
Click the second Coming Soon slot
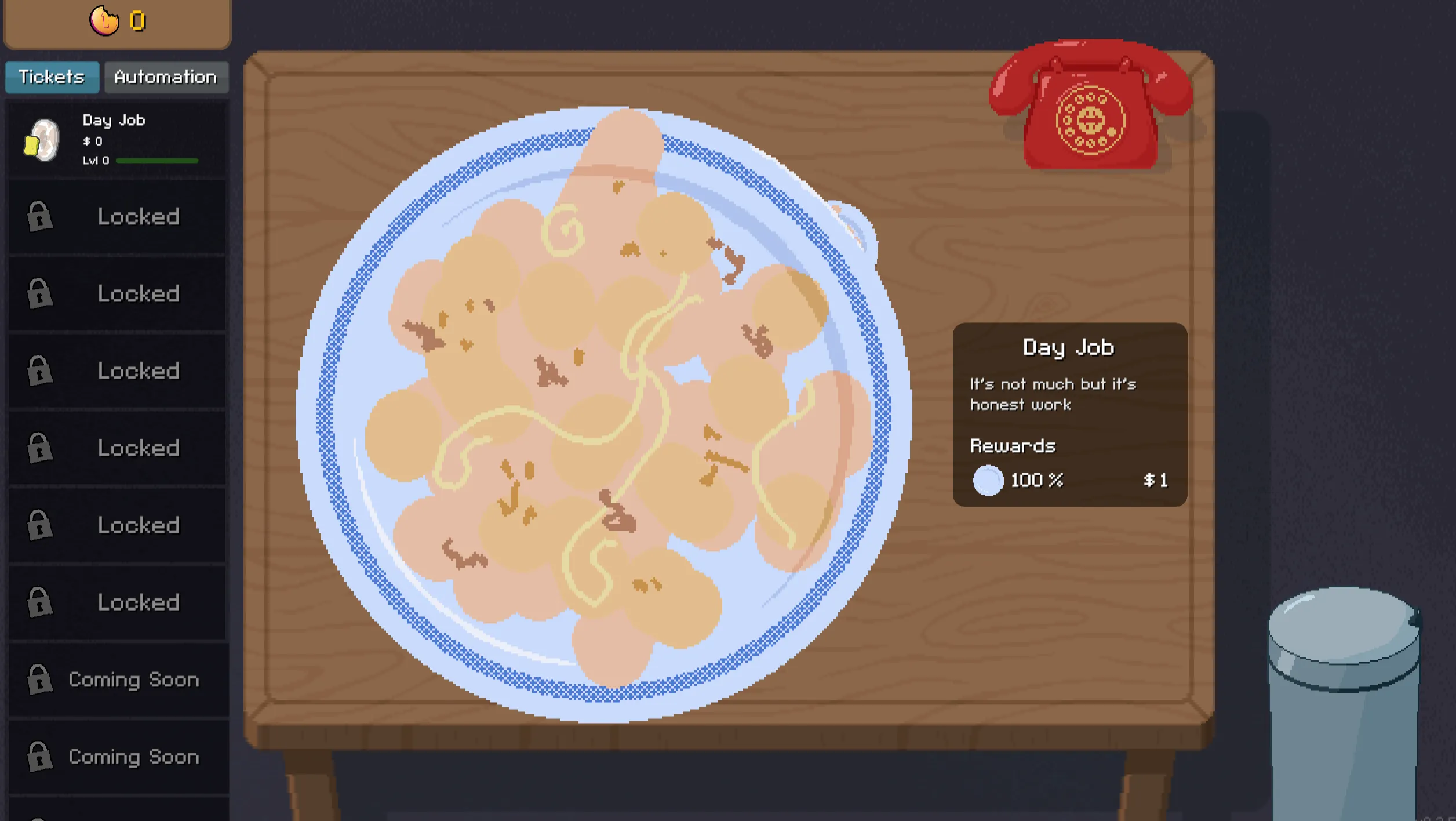click(116, 757)
